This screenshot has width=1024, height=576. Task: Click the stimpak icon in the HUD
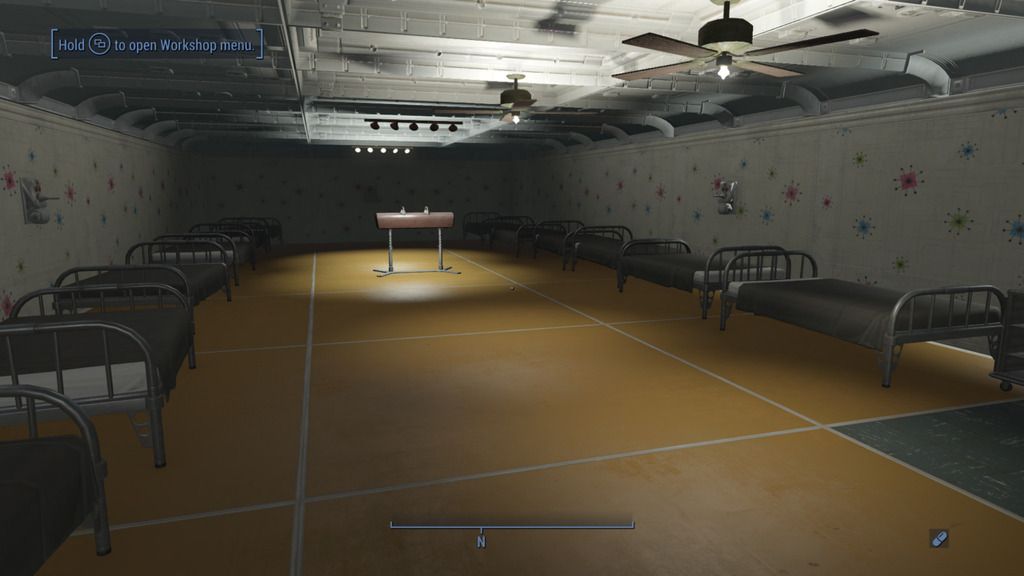tap(938, 539)
